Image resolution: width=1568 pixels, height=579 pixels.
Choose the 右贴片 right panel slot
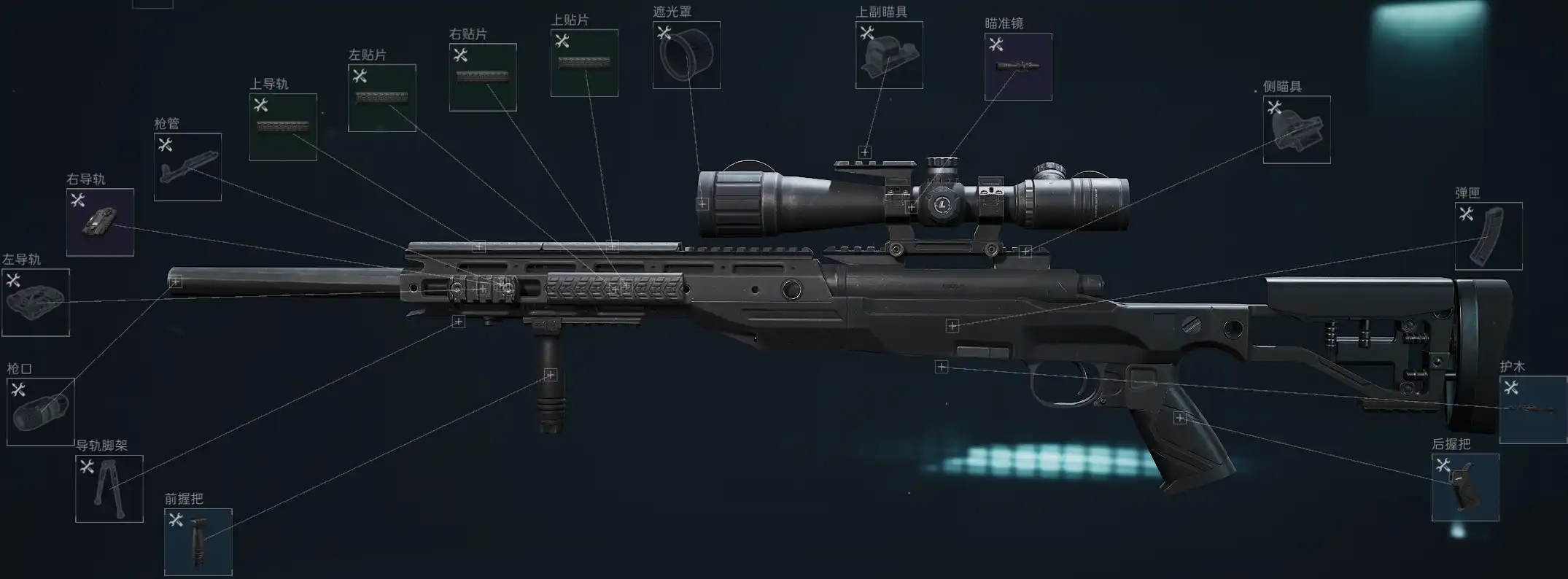[x=483, y=77]
